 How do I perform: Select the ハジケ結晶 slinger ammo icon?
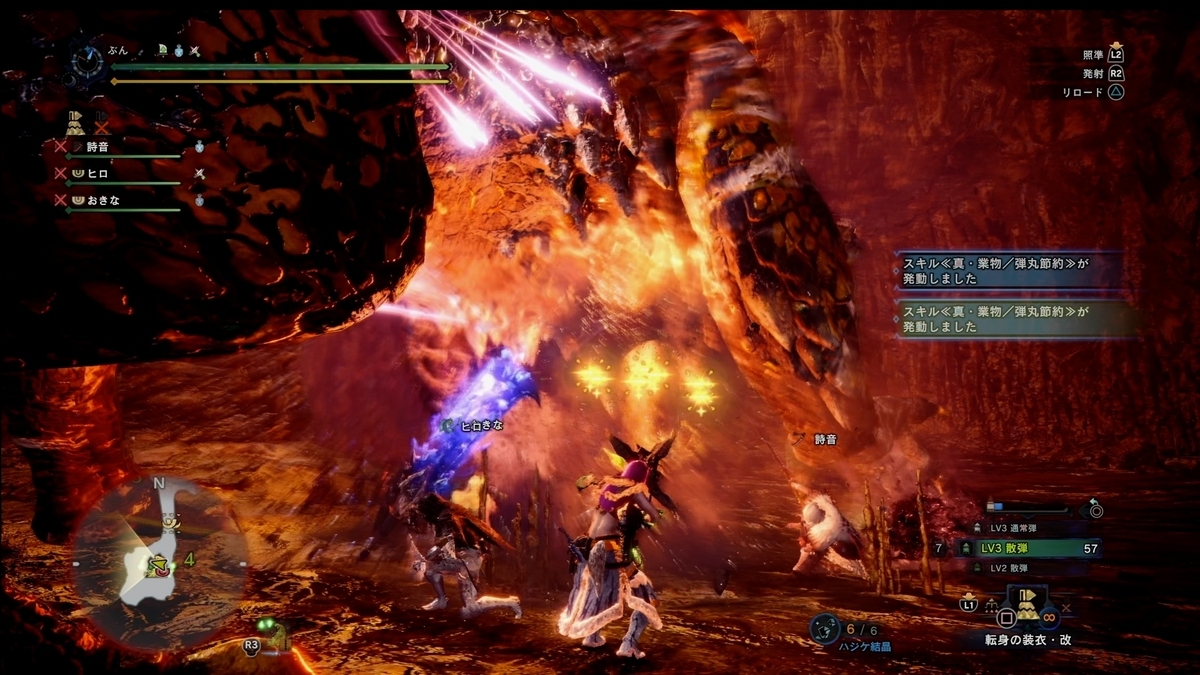(x=826, y=628)
